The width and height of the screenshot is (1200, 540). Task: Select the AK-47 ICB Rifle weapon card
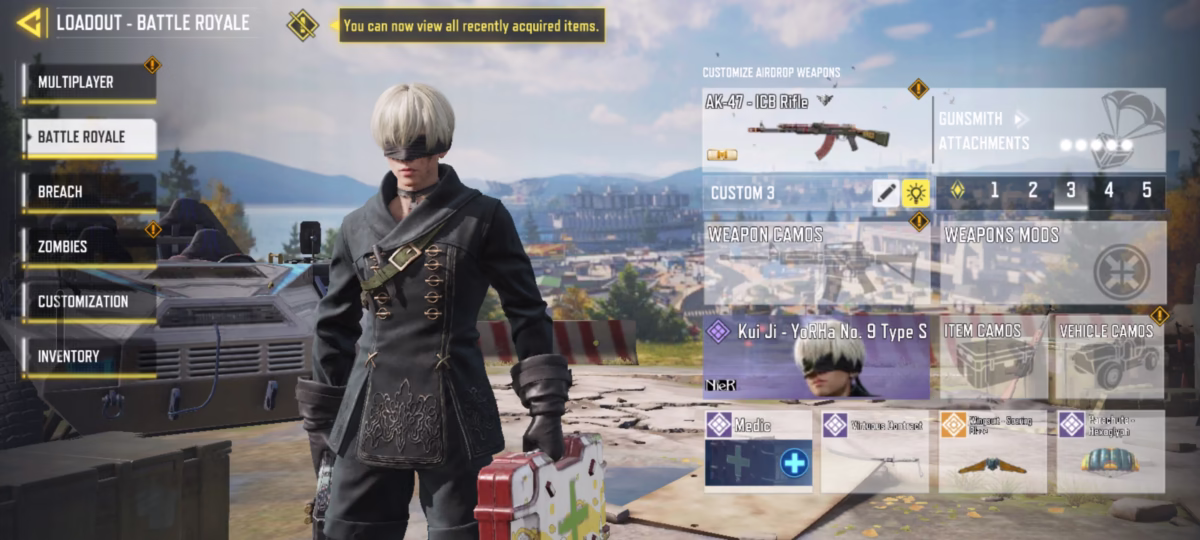(x=817, y=130)
